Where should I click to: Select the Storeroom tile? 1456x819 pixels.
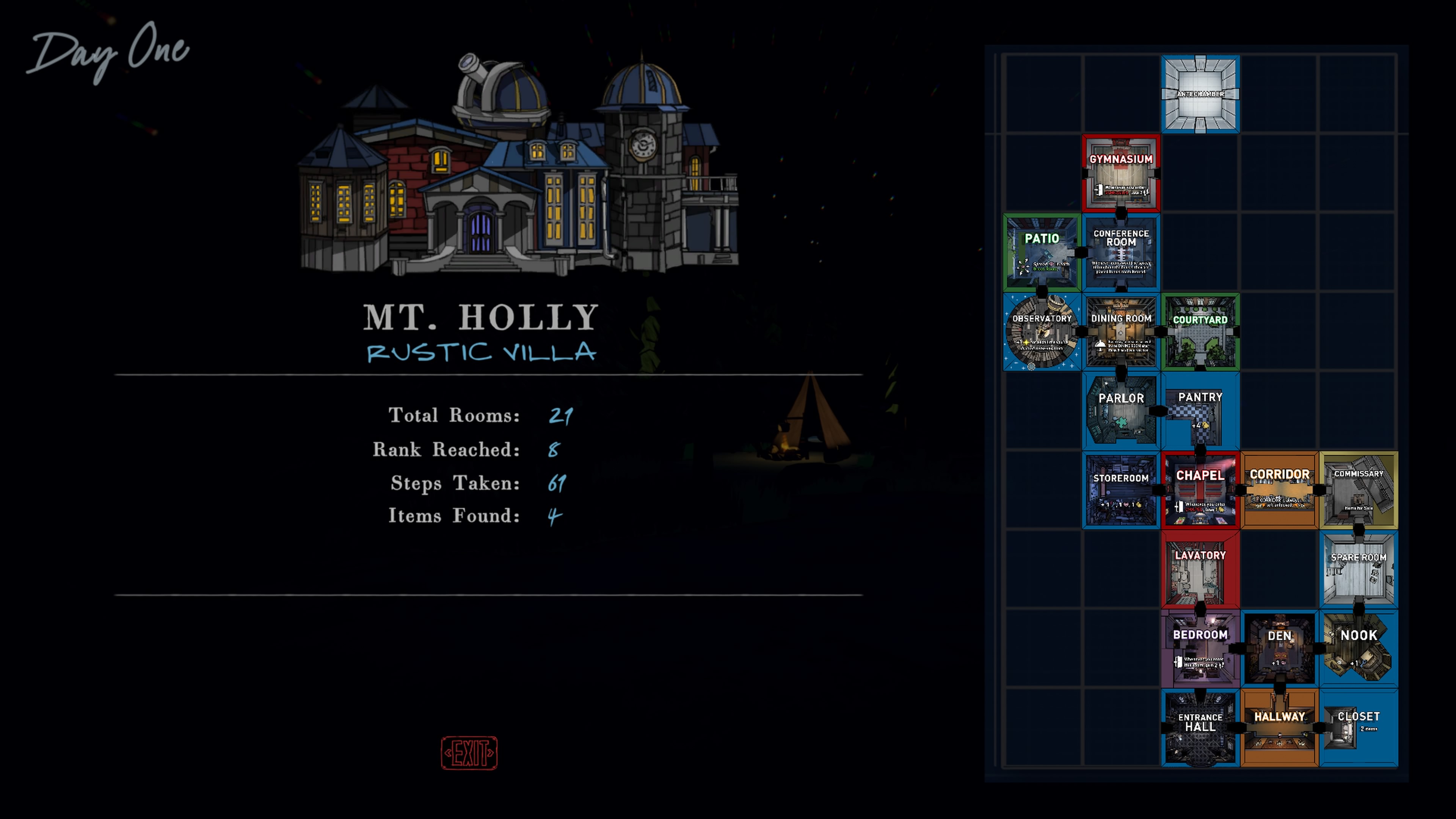1121,490
